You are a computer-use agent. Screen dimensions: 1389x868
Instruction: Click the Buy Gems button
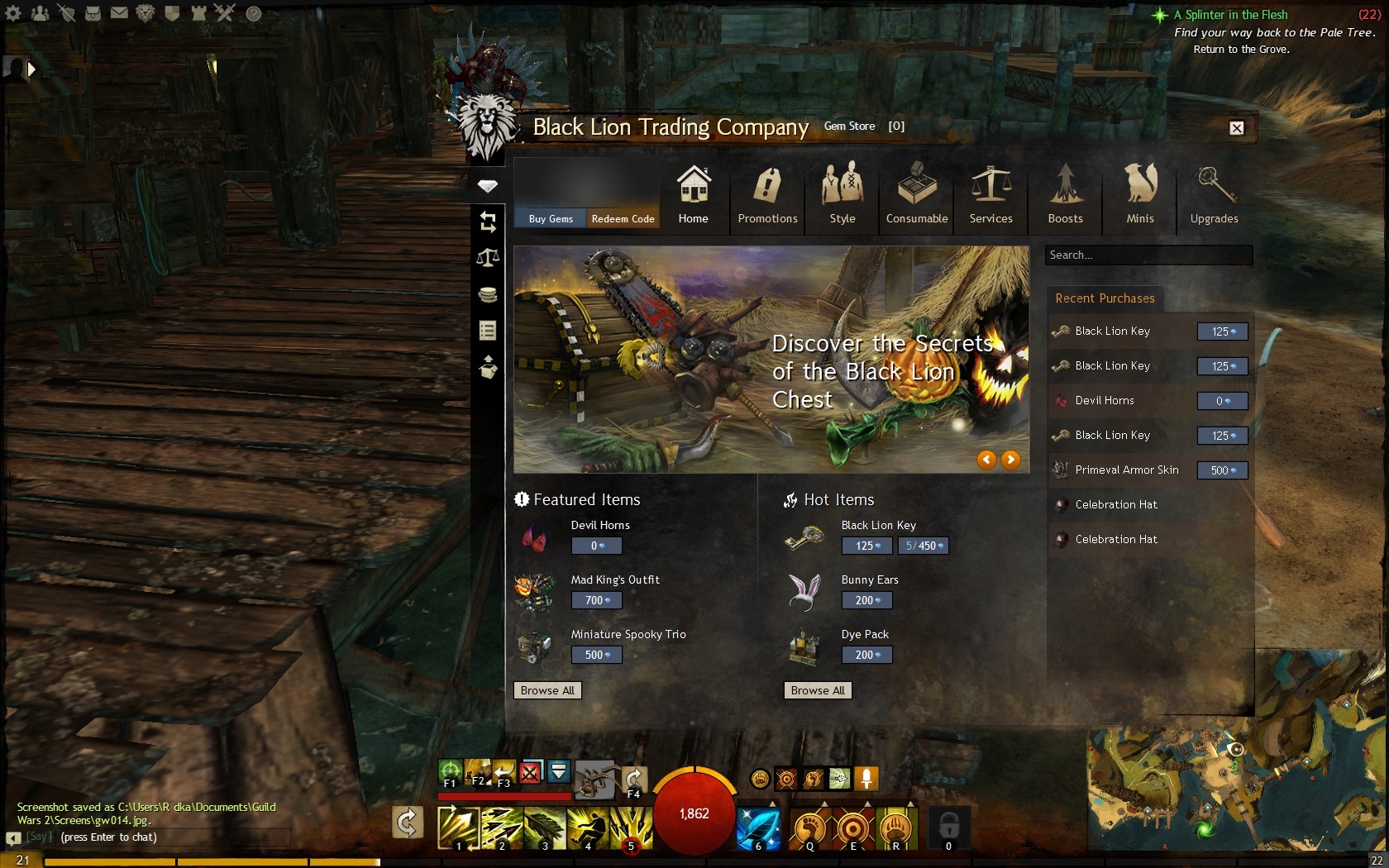[x=551, y=218]
